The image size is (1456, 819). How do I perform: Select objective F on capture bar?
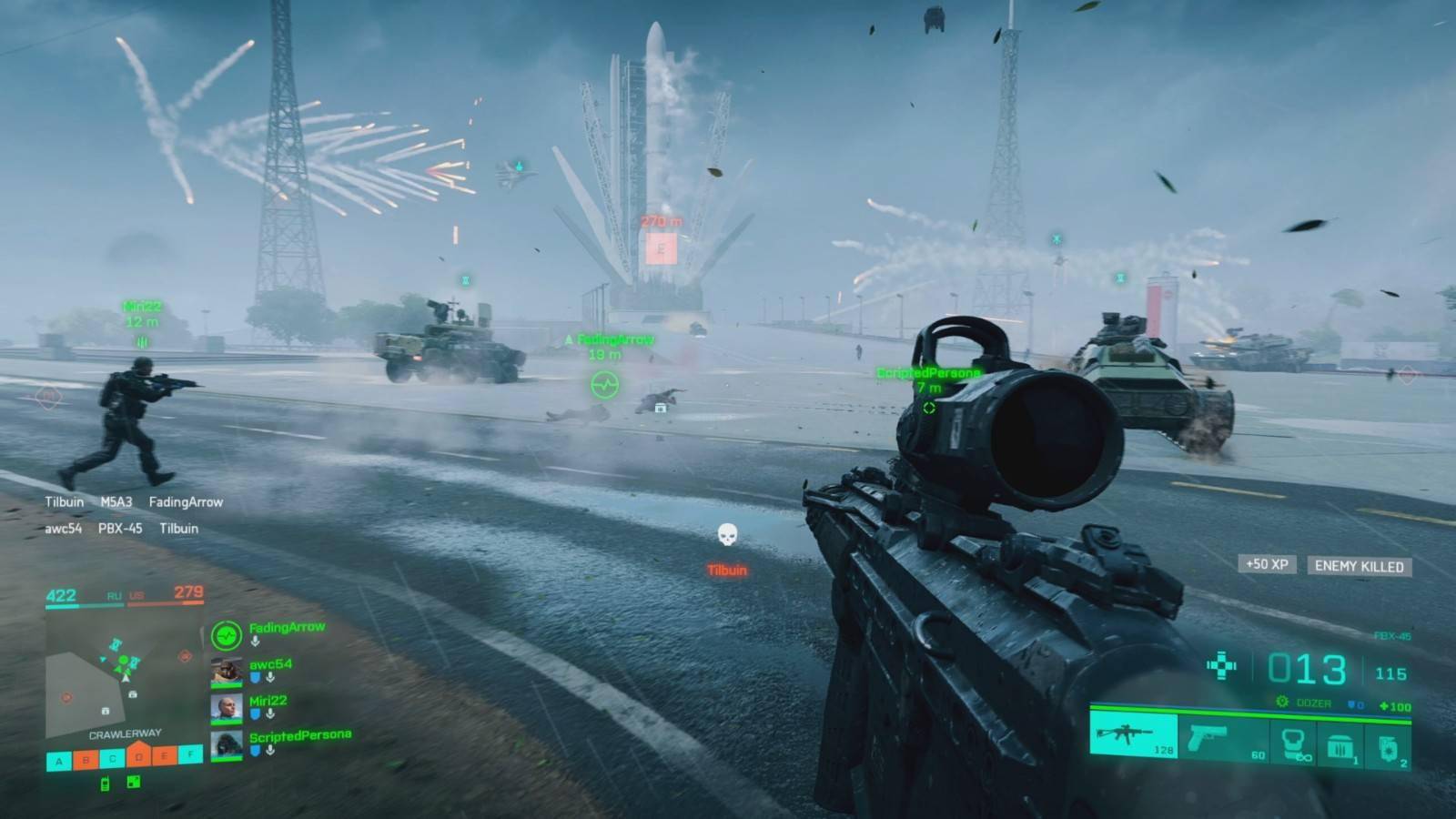[190, 753]
